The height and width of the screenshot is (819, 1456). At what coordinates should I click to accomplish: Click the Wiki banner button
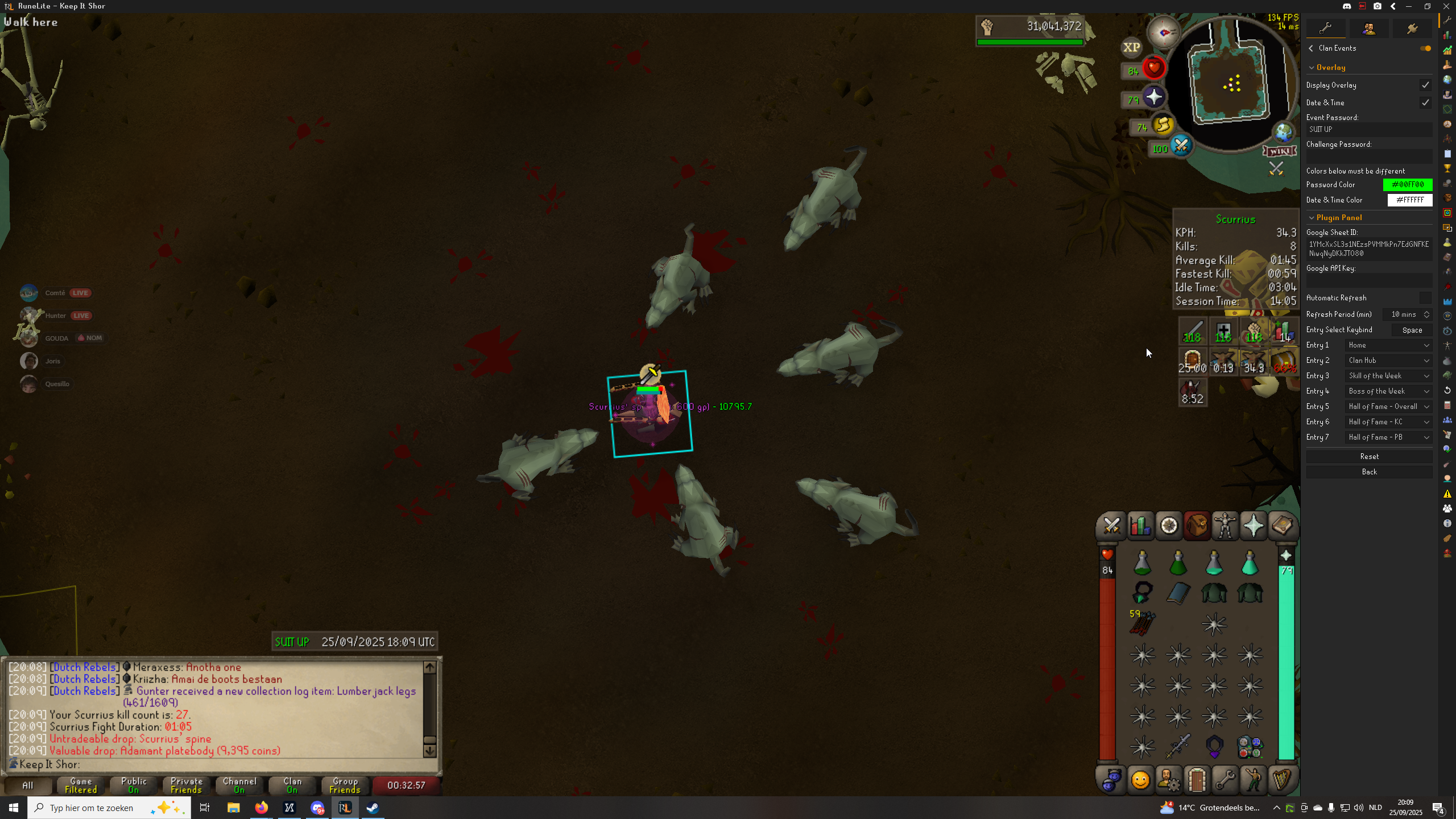click(x=1280, y=151)
